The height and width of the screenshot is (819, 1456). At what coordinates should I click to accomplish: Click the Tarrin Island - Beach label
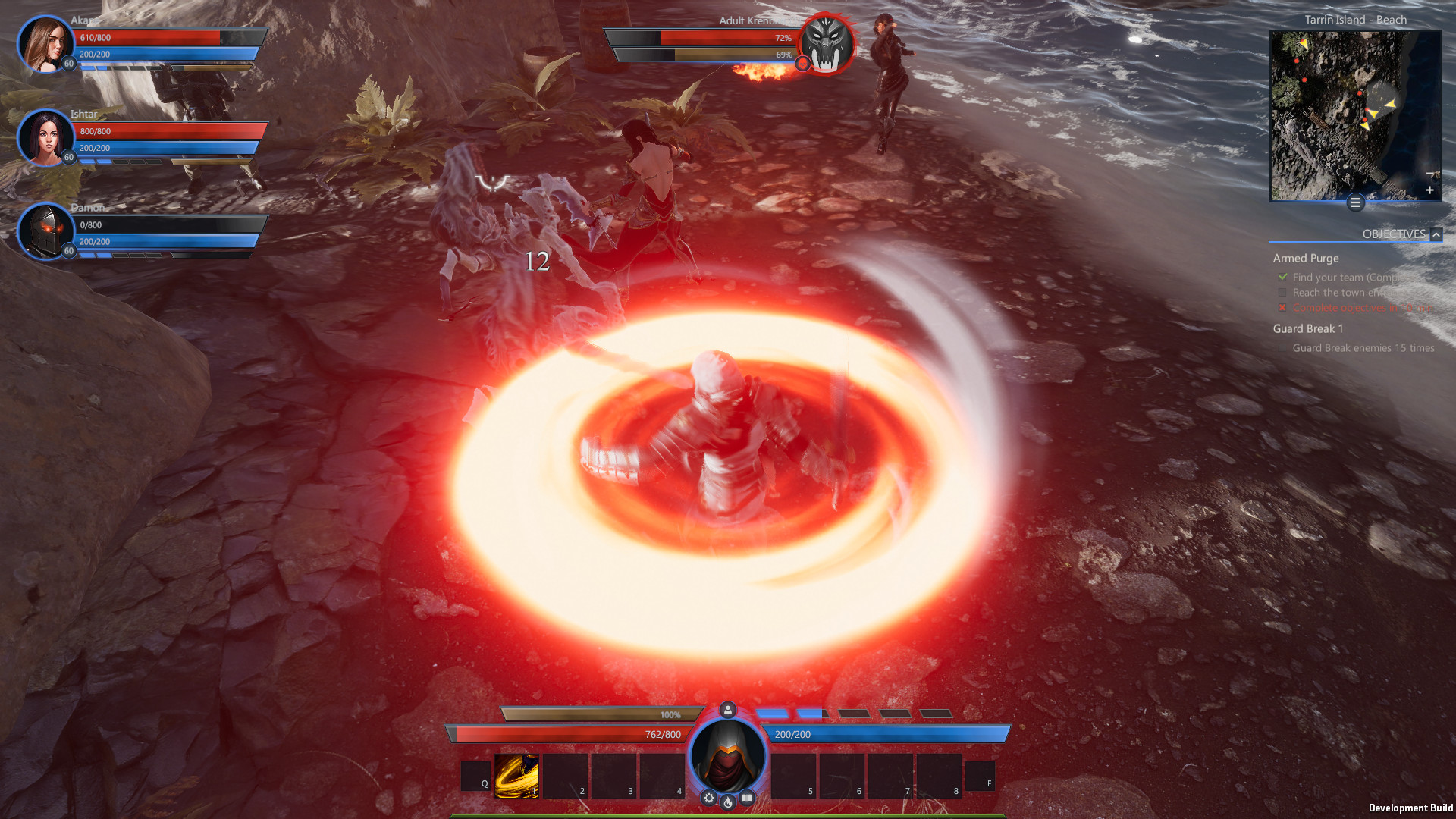click(x=1354, y=20)
